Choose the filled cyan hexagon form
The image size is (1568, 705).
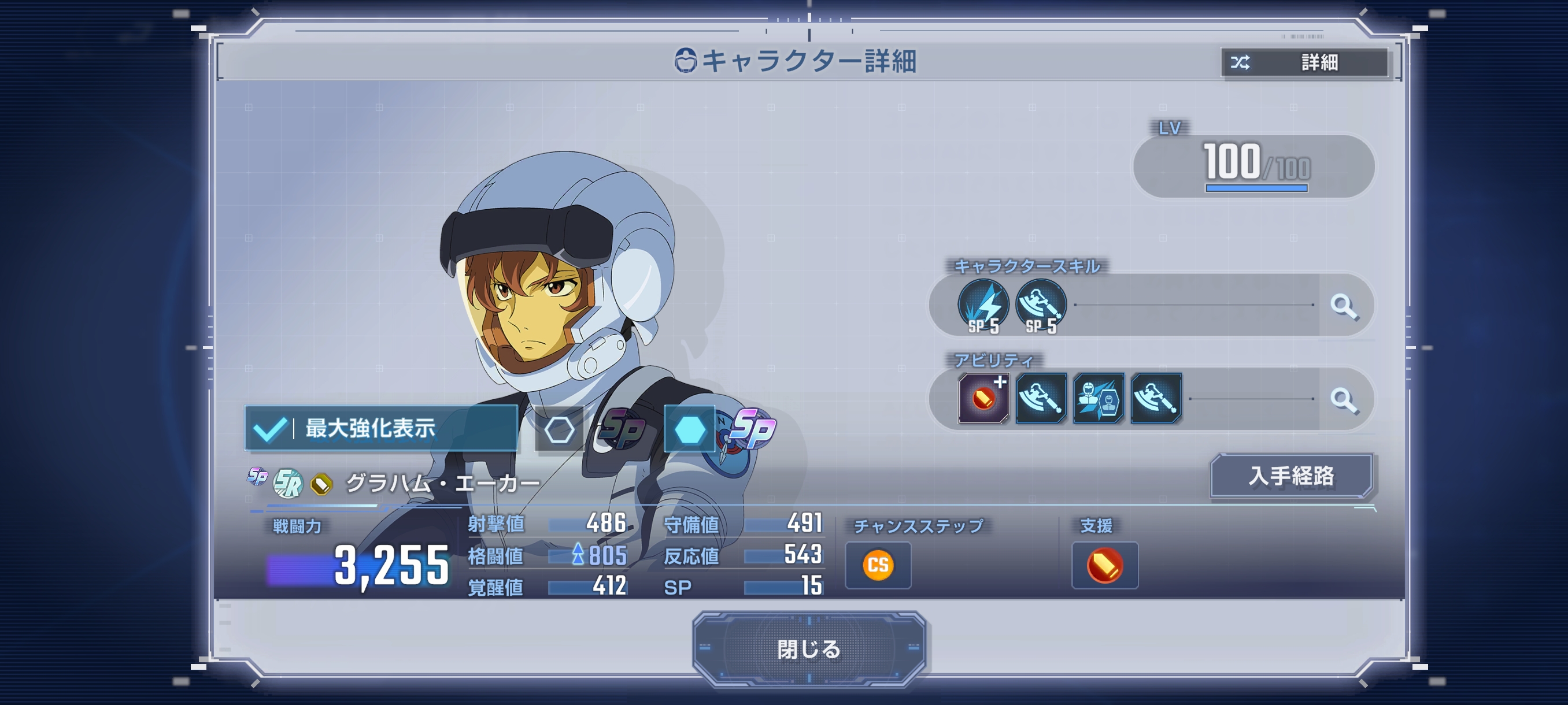689,429
